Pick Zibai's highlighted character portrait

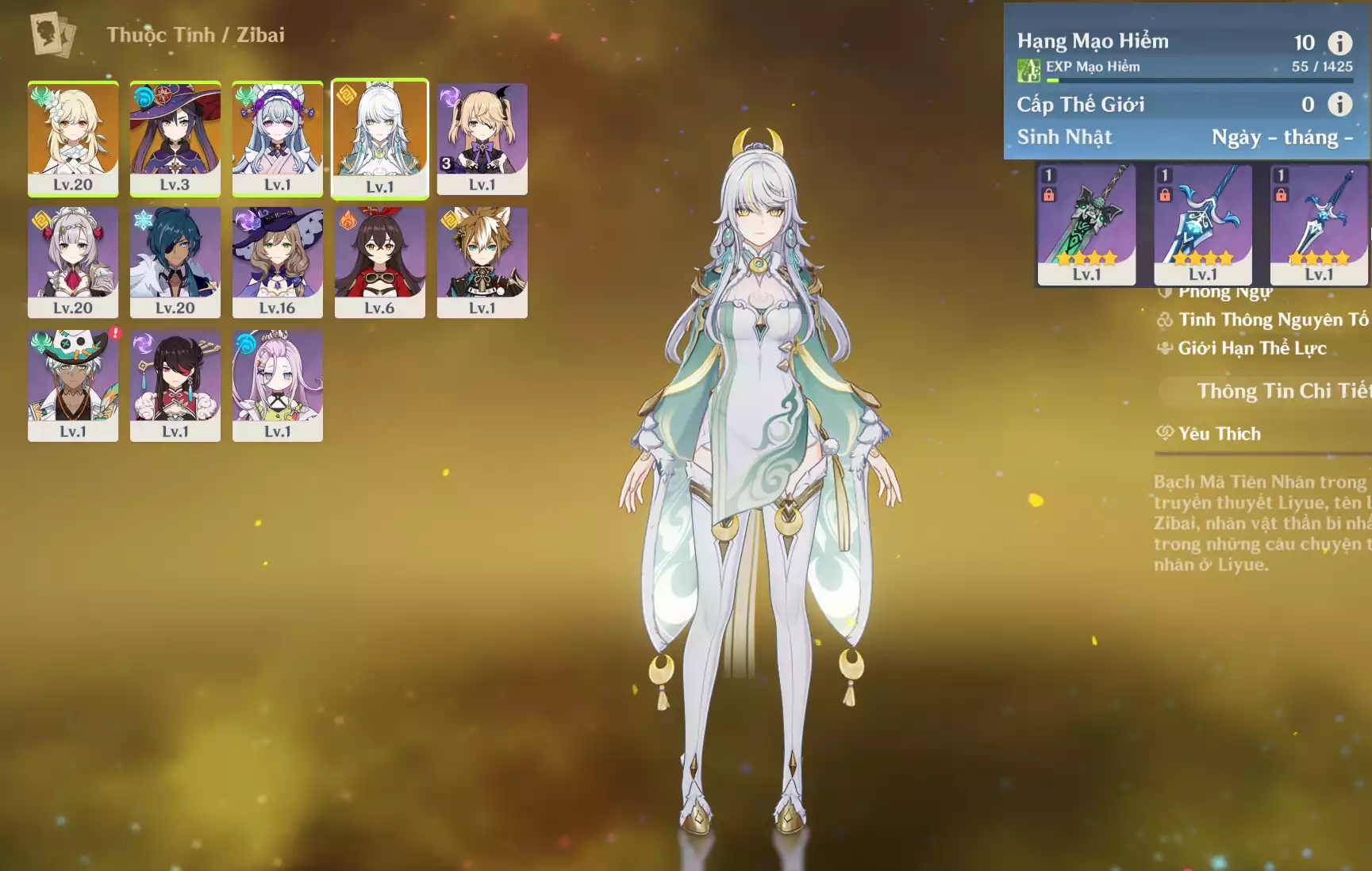(379, 138)
